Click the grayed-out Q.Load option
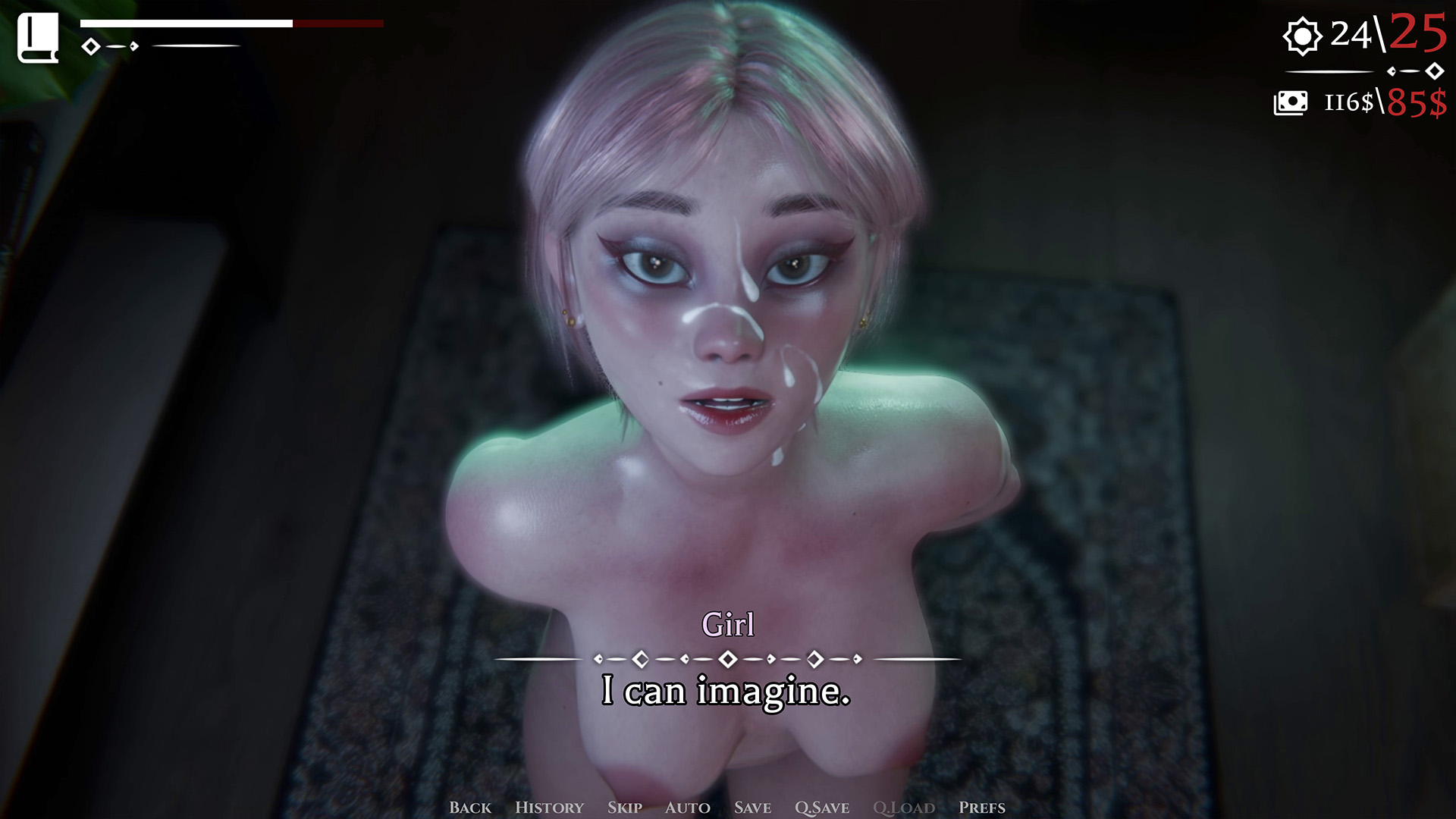 pos(905,808)
